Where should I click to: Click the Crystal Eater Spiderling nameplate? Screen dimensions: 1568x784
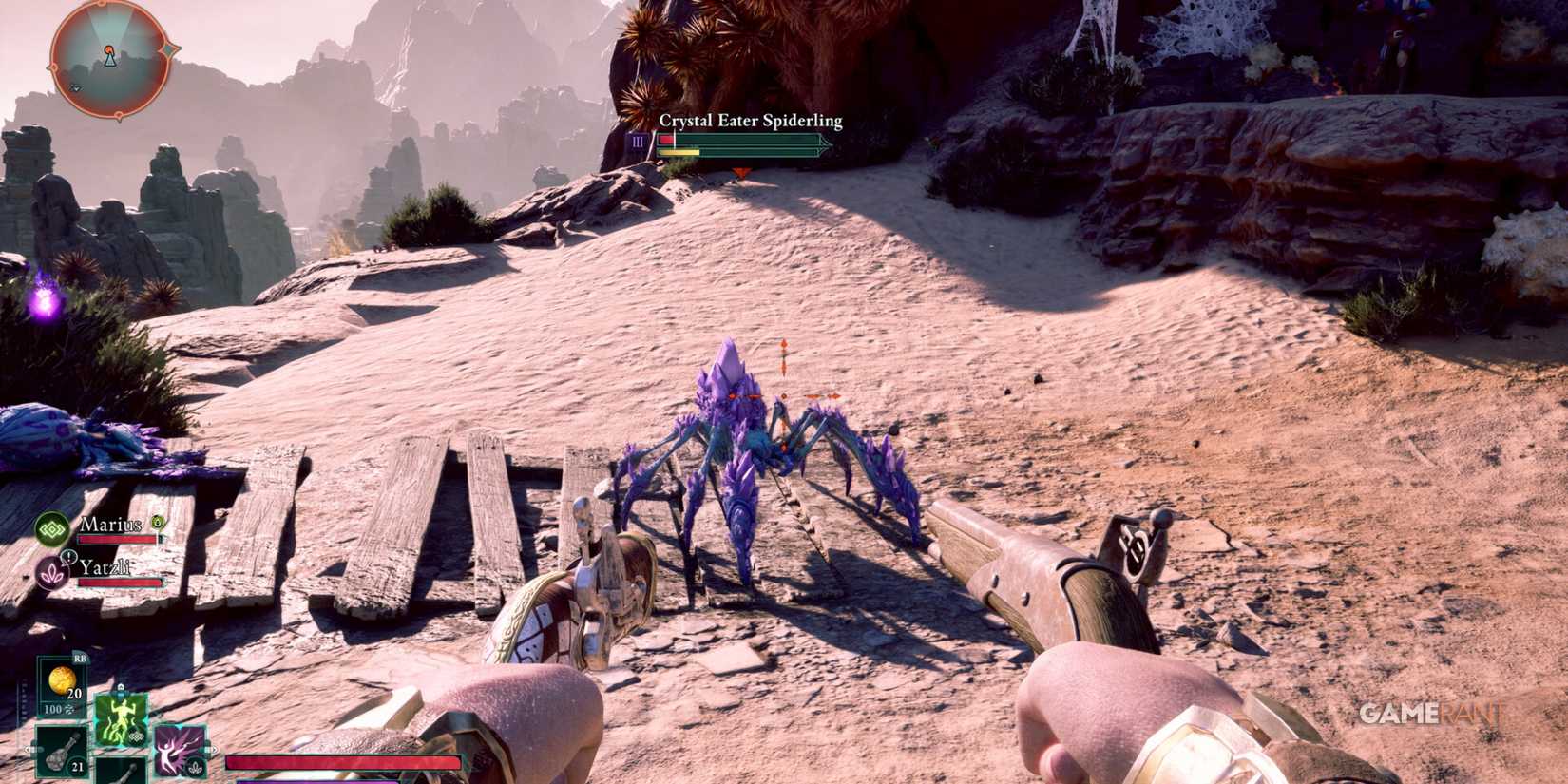pos(751,121)
